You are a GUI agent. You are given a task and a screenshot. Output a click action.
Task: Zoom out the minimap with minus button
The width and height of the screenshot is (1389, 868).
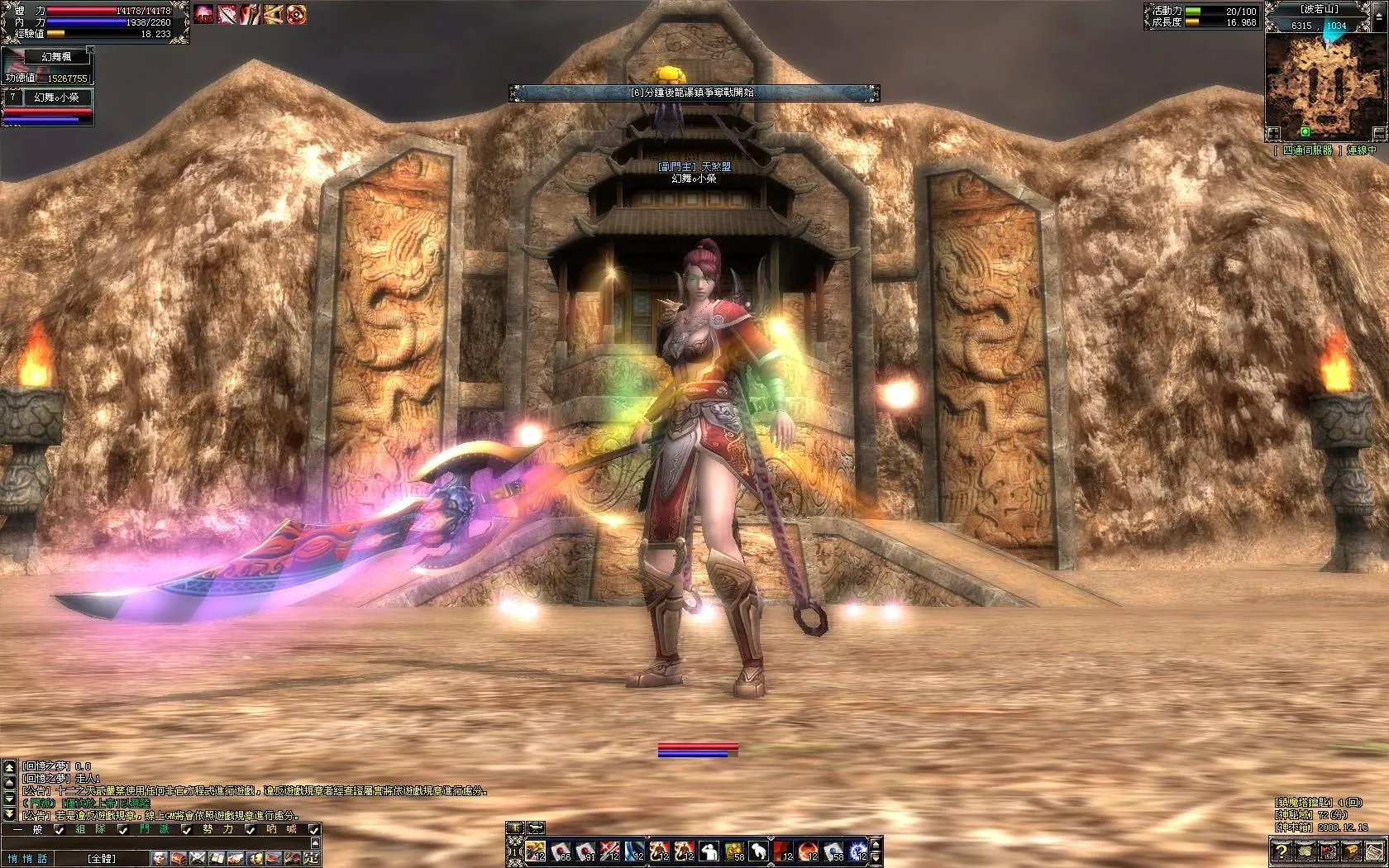click(1378, 133)
